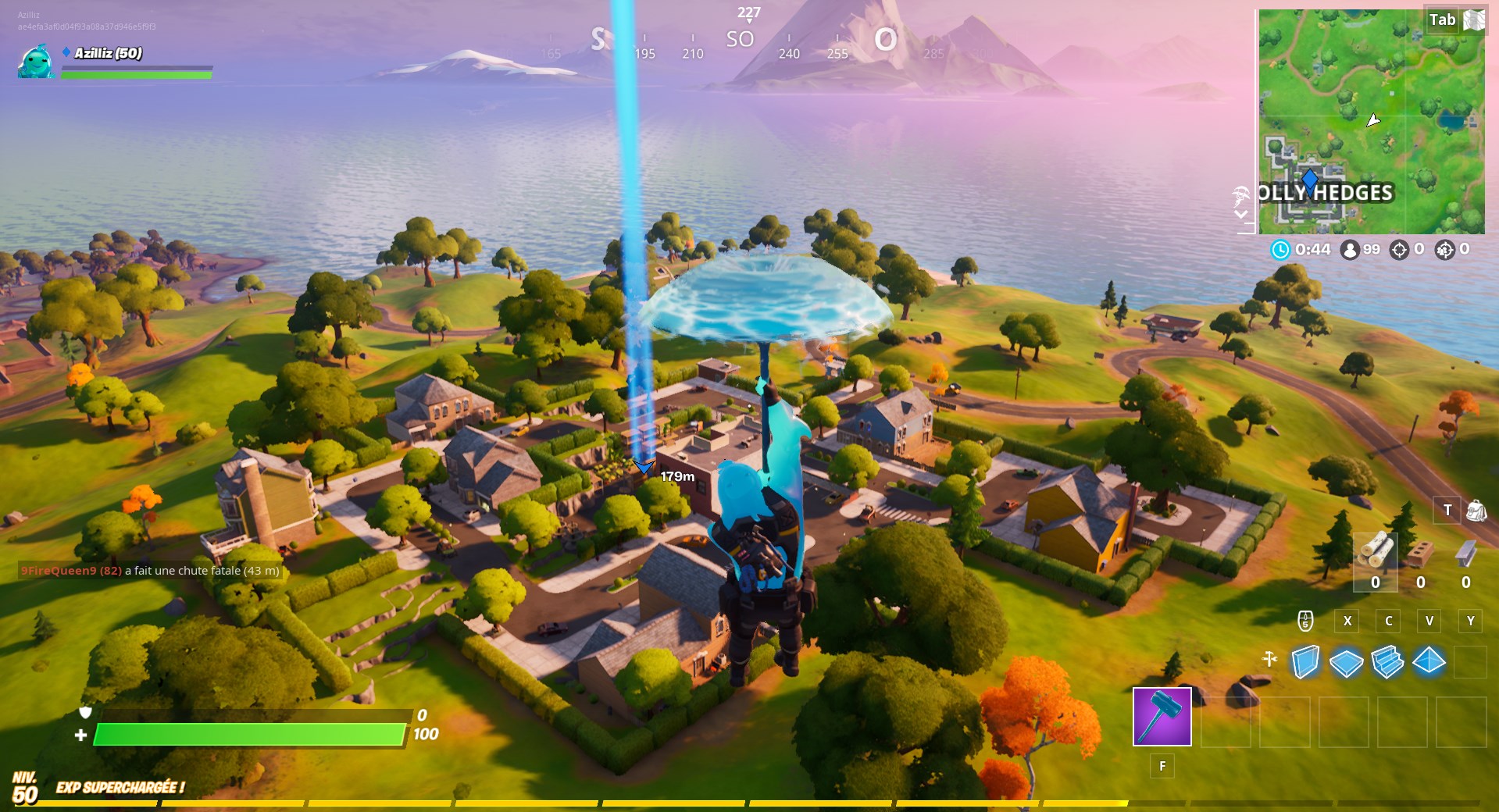Click the trap slot labeled T
The image size is (1499, 812).
(x=1448, y=509)
